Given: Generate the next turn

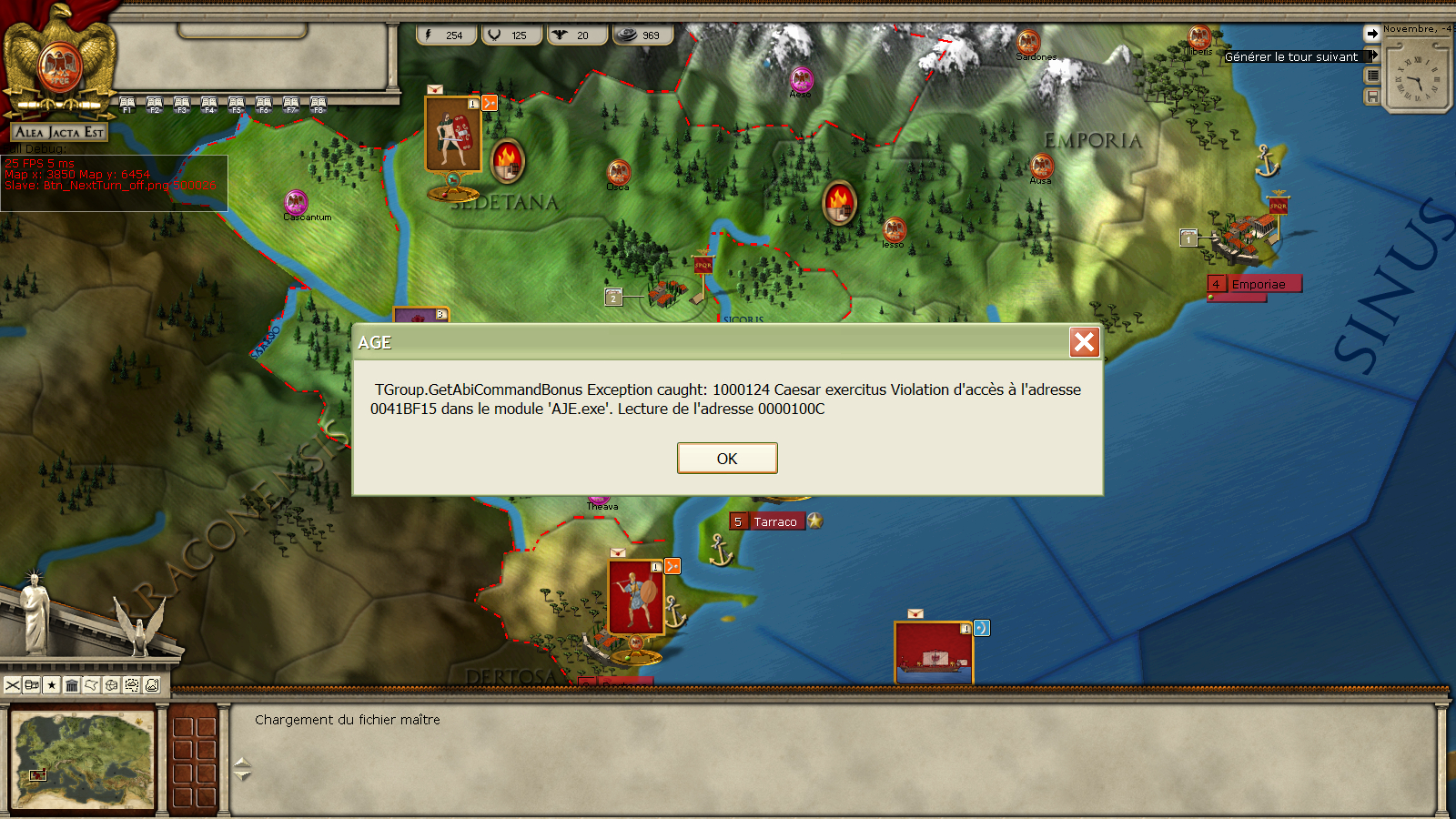Looking at the screenshot, I should [1290, 56].
